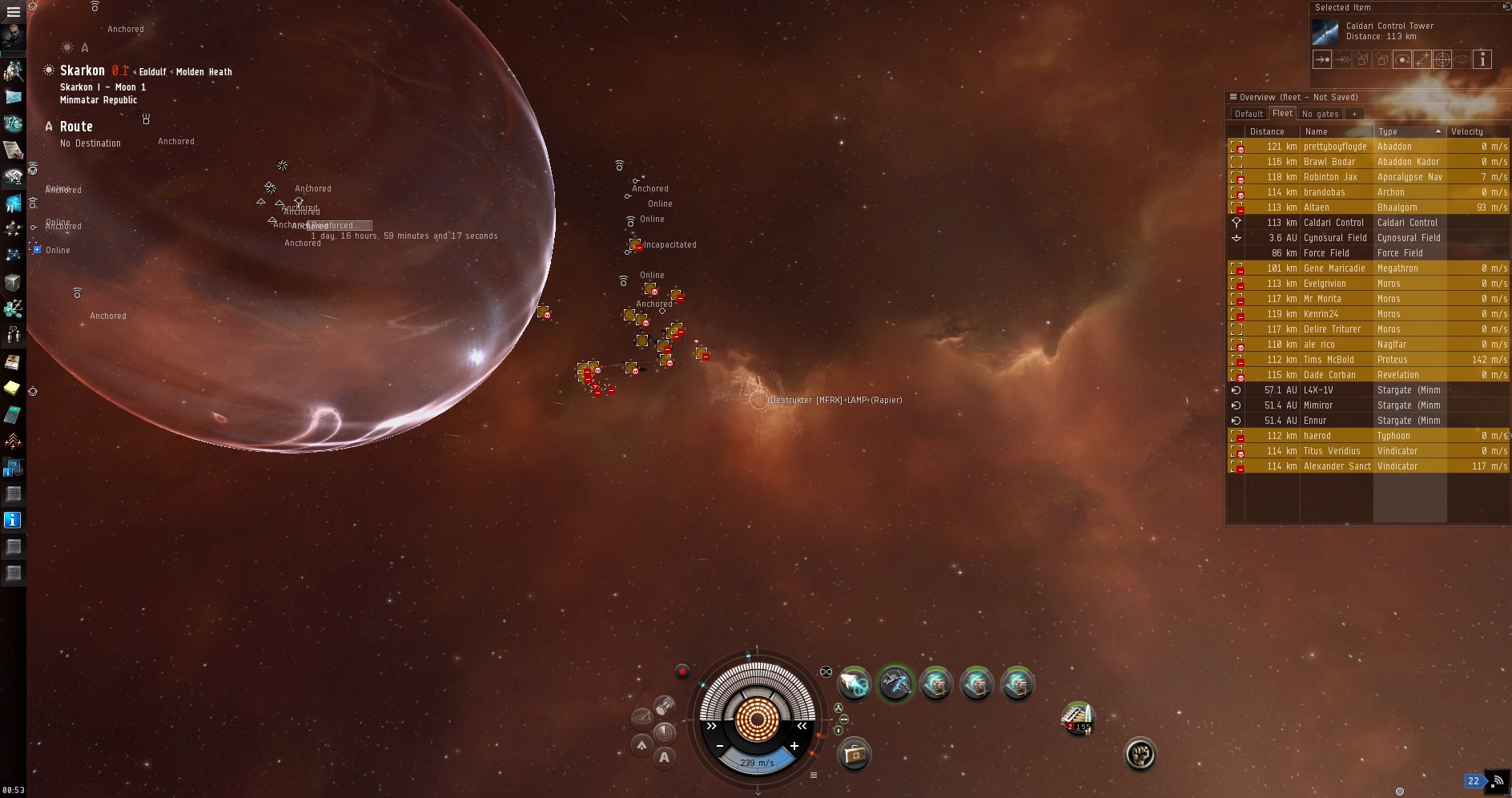Show info for the selected Caldari Control Tower

click(1482, 59)
